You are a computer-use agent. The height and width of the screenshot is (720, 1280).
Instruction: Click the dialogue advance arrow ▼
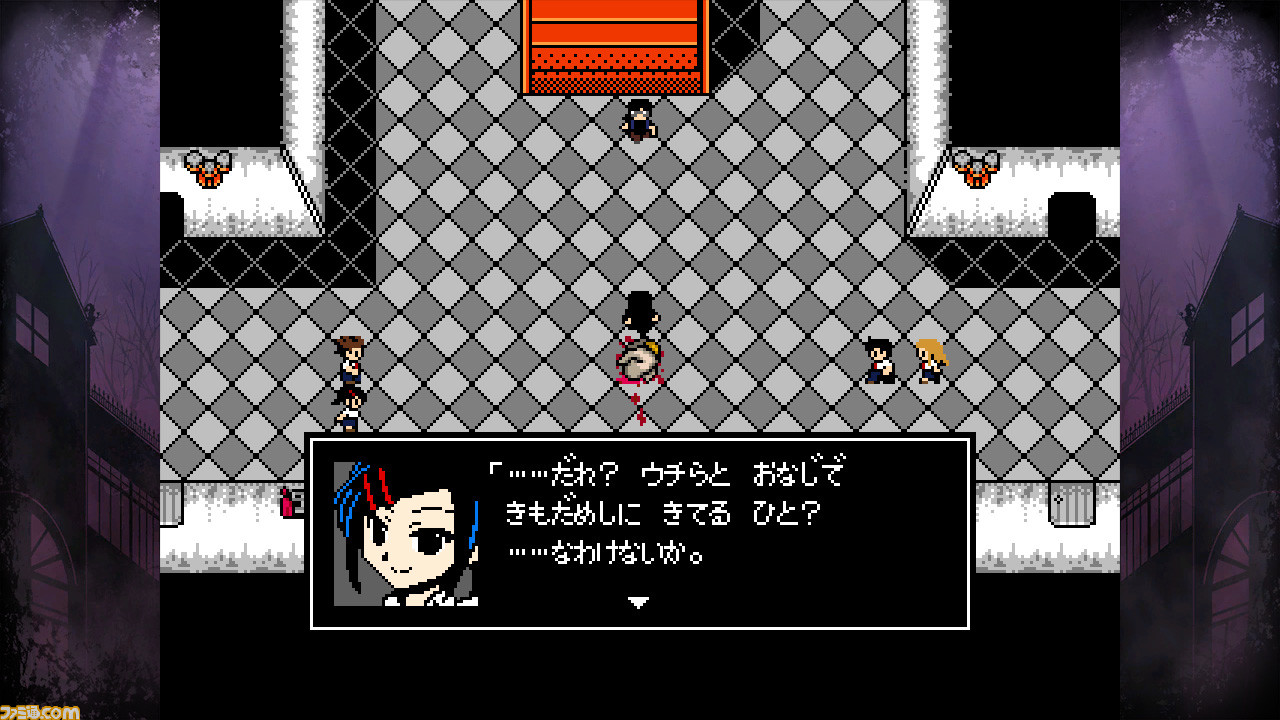tap(637, 602)
